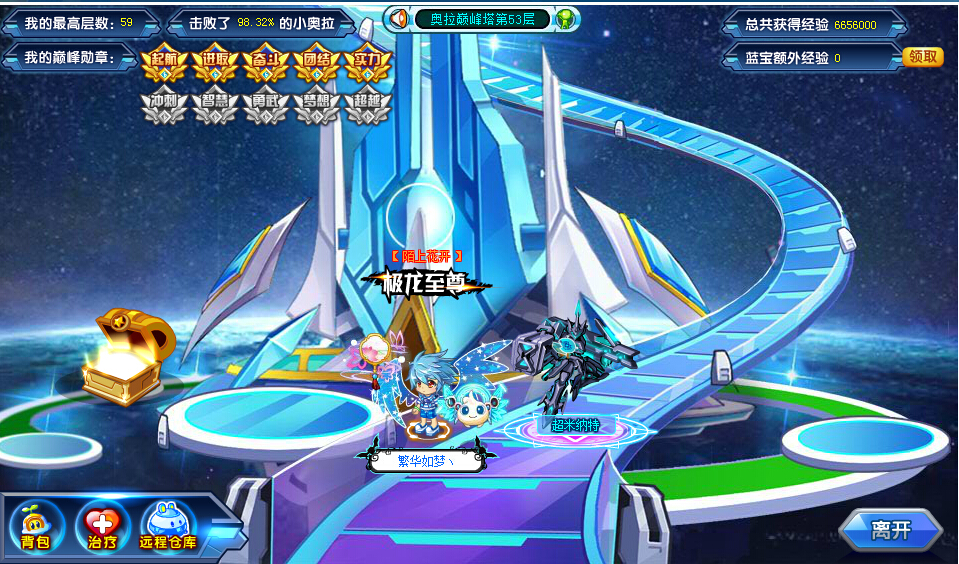
Task: Select the gold 实力 medal
Action: tap(366, 62)
